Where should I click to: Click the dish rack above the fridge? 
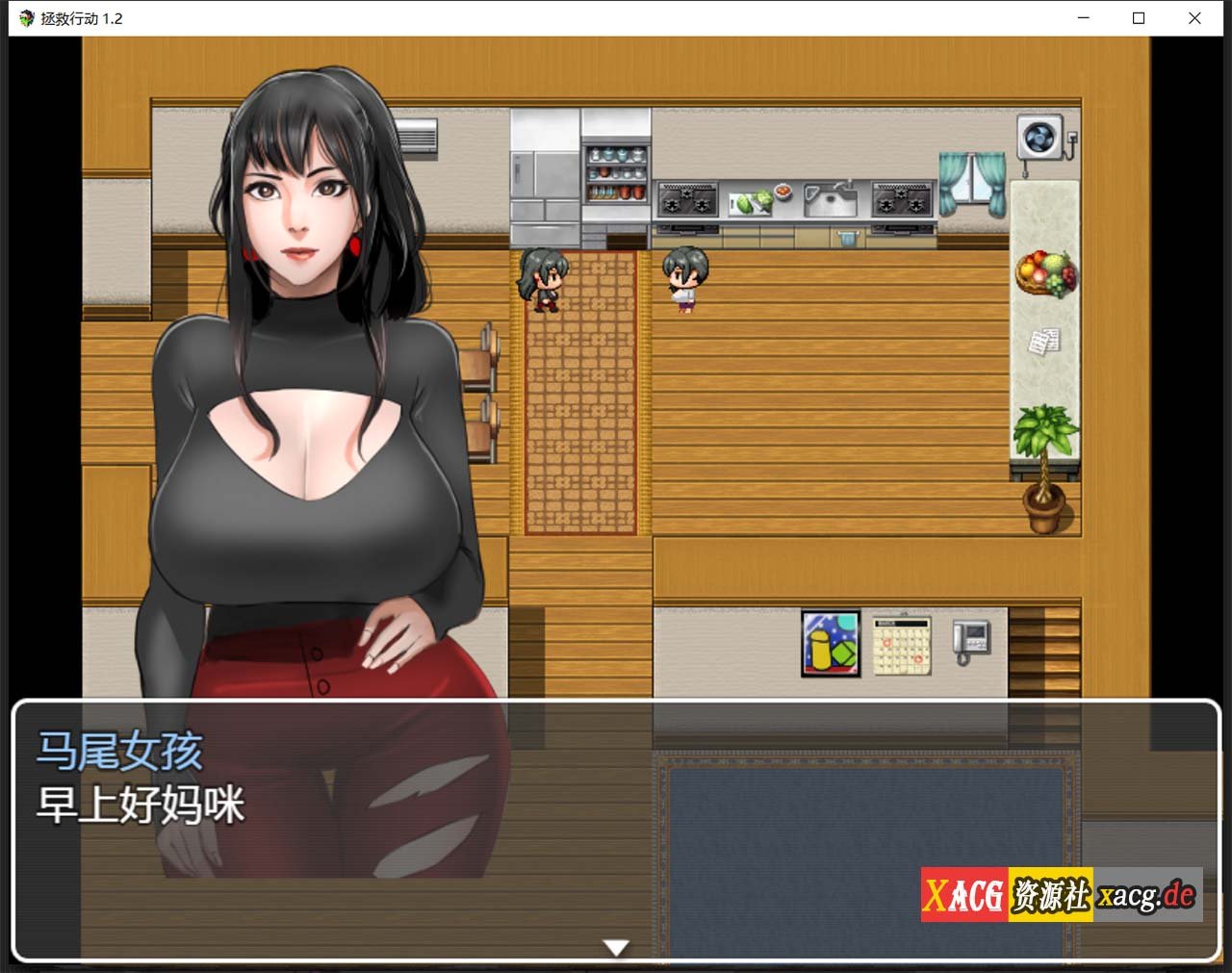pos(616,173)
